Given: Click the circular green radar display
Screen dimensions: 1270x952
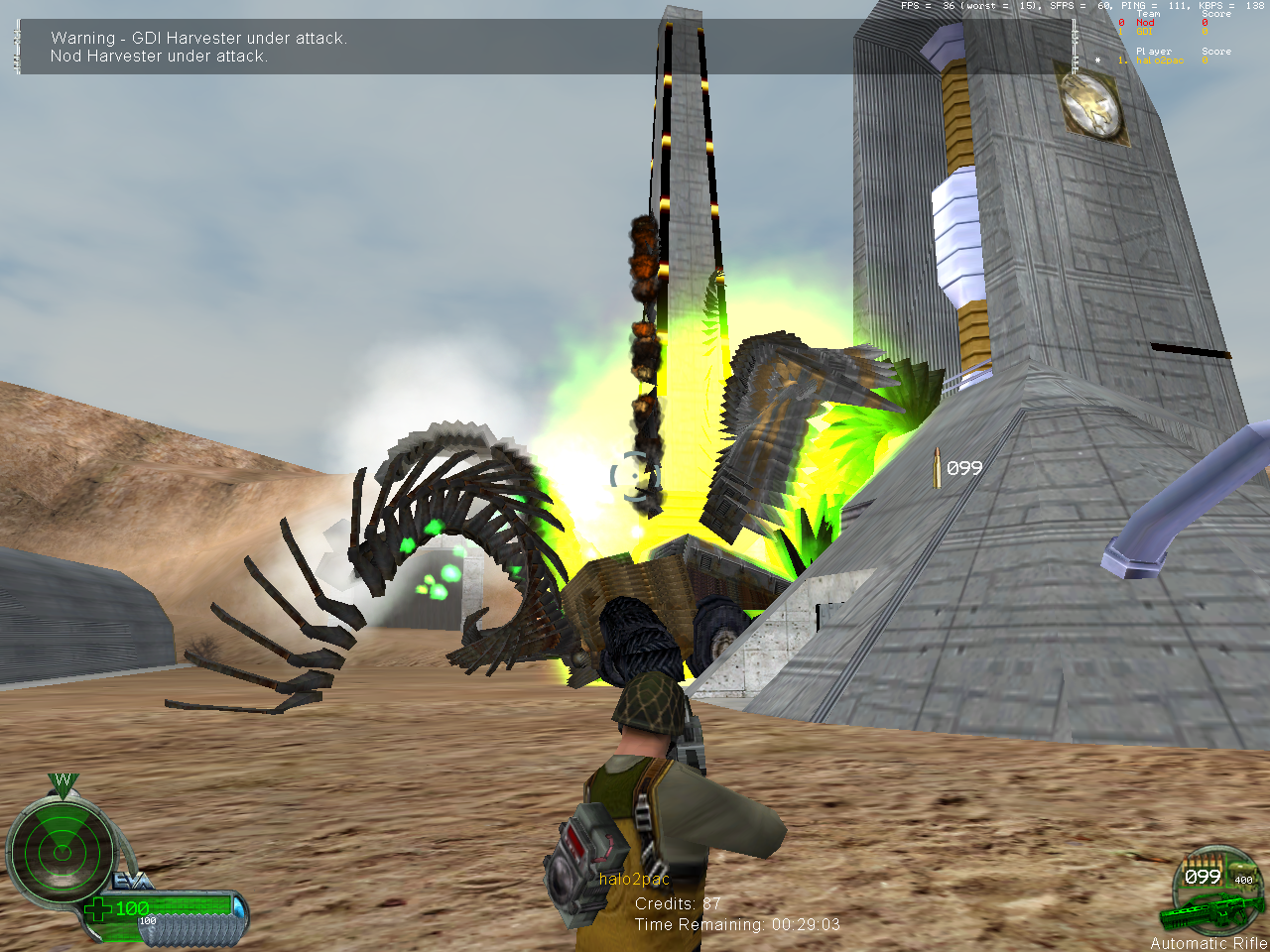Looking at the screenshot, I should coord(62,851).
